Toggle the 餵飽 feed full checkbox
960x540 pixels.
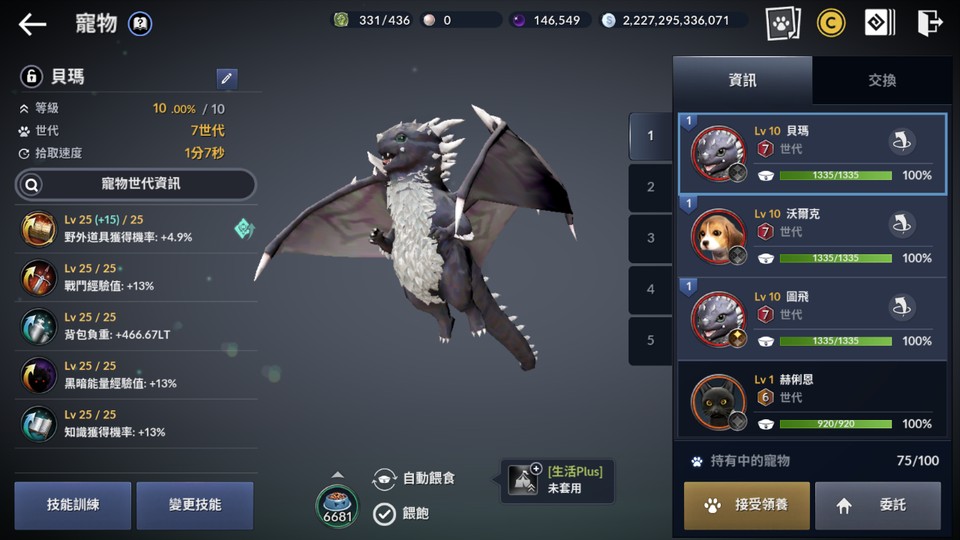tap(385, 513)
